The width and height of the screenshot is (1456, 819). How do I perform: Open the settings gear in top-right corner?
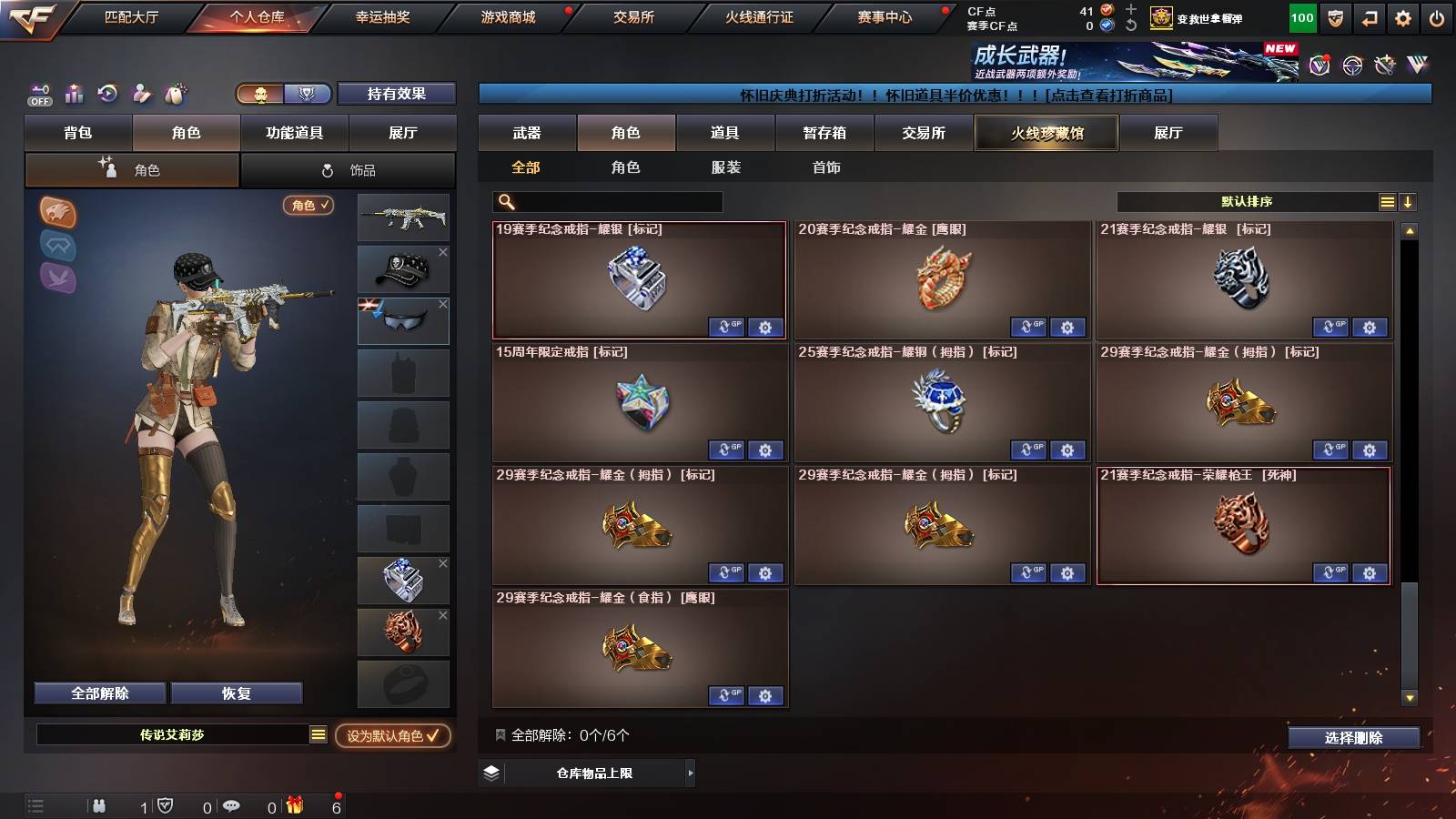coord(1402,17)
